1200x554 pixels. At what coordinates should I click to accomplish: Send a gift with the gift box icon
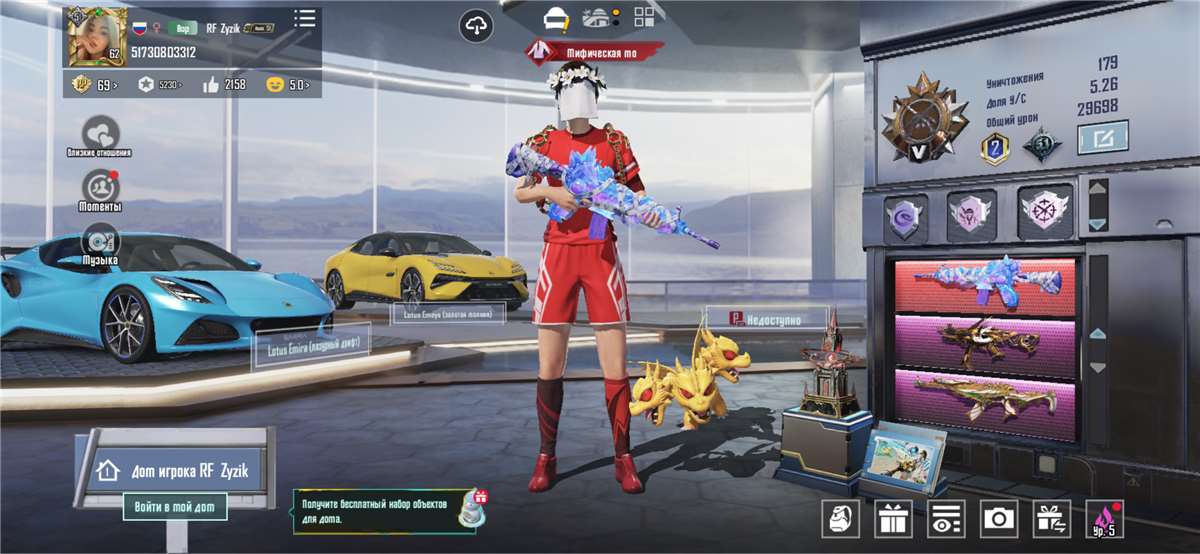click(892, 518)
